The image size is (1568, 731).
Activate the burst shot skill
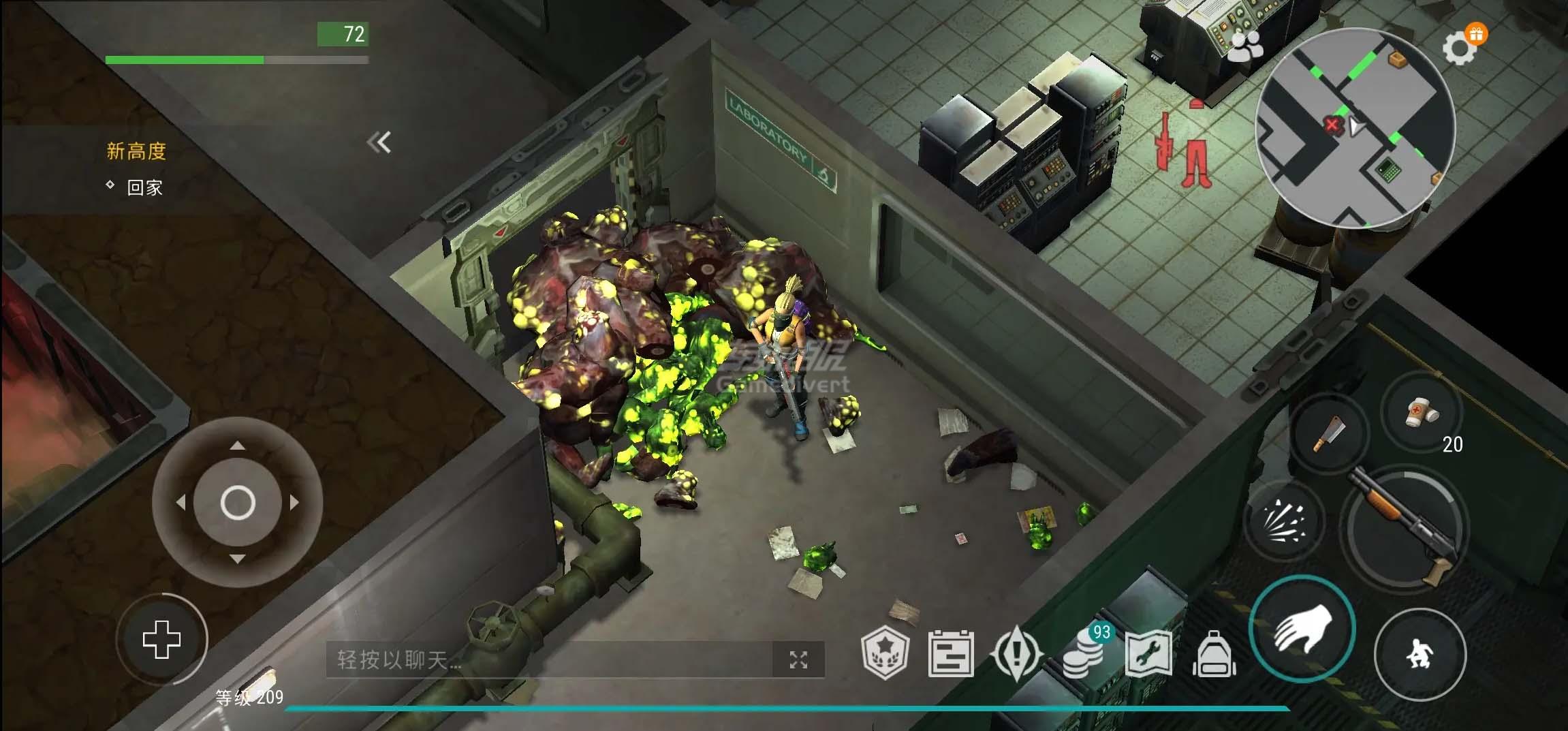pos(1283,521)
